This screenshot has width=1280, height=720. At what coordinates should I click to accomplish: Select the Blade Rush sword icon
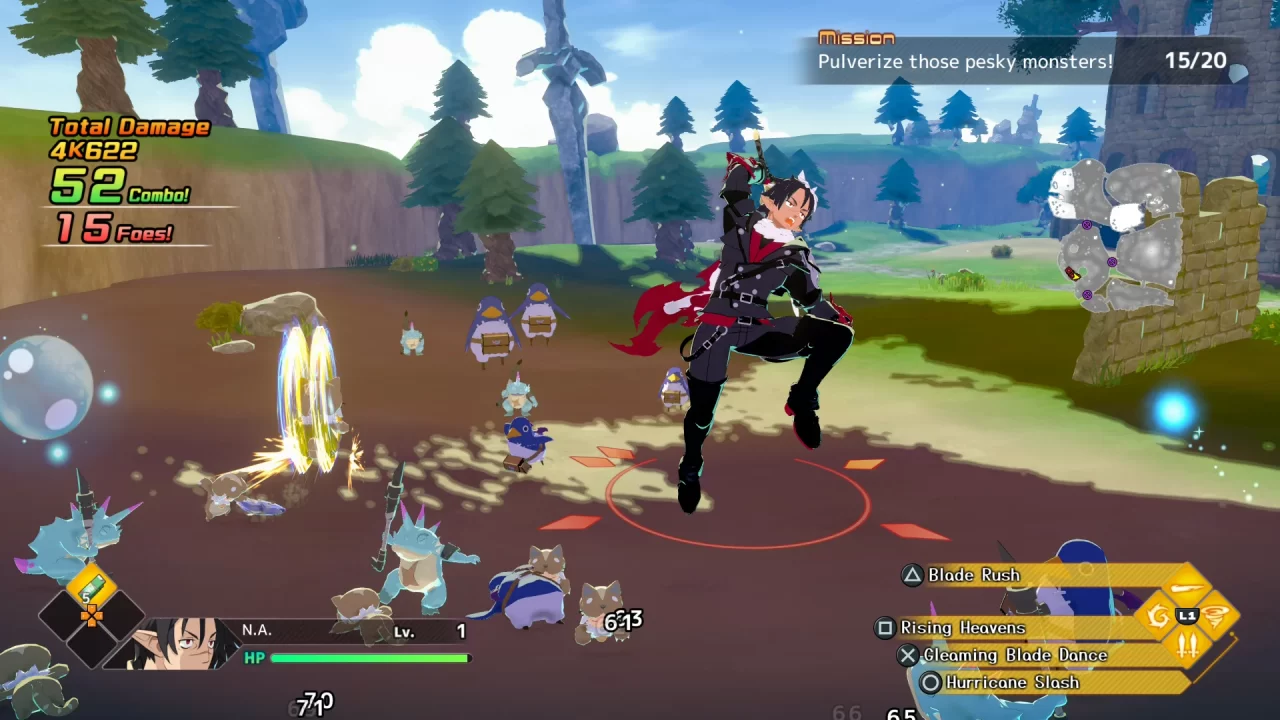[1187, 587]
